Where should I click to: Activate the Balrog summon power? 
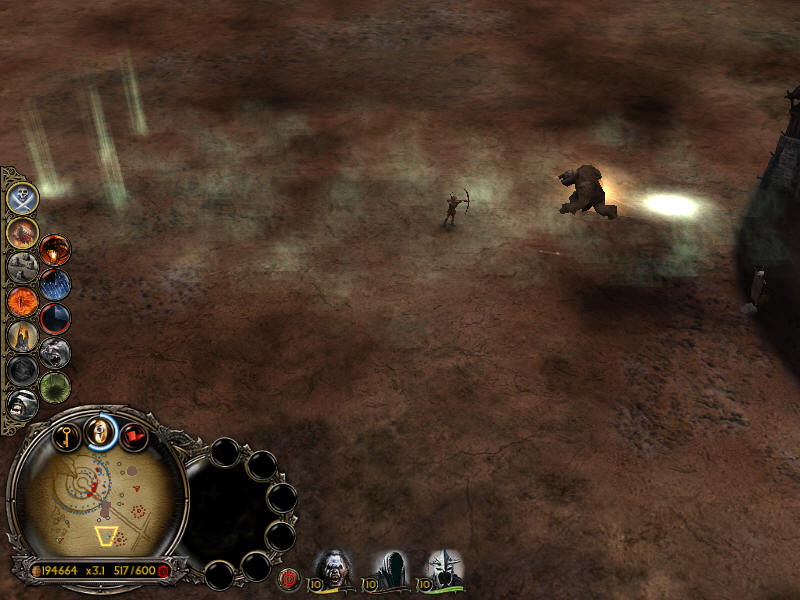(x=22, y=232)
